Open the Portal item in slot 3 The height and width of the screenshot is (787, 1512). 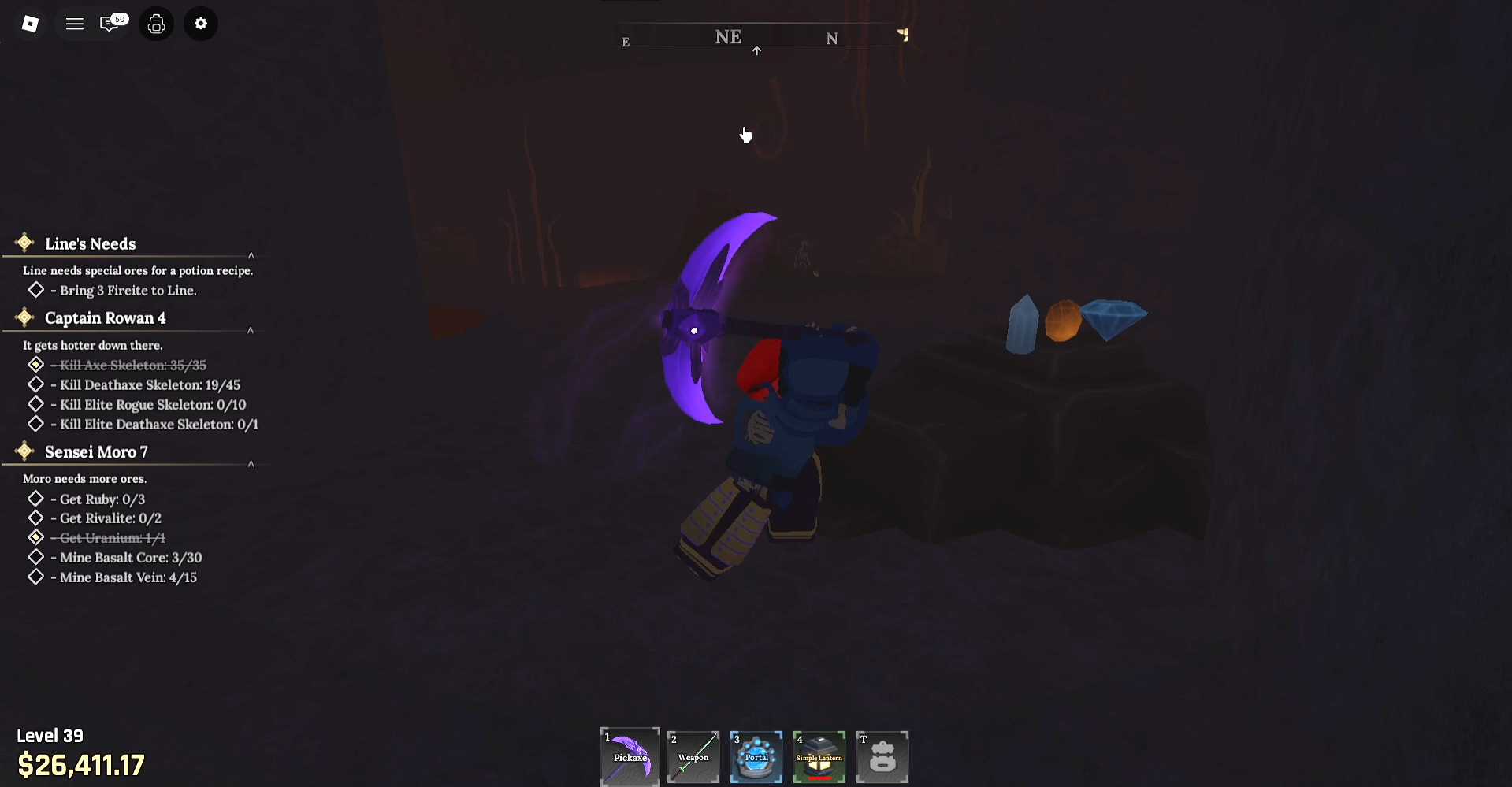click(756, 756)
